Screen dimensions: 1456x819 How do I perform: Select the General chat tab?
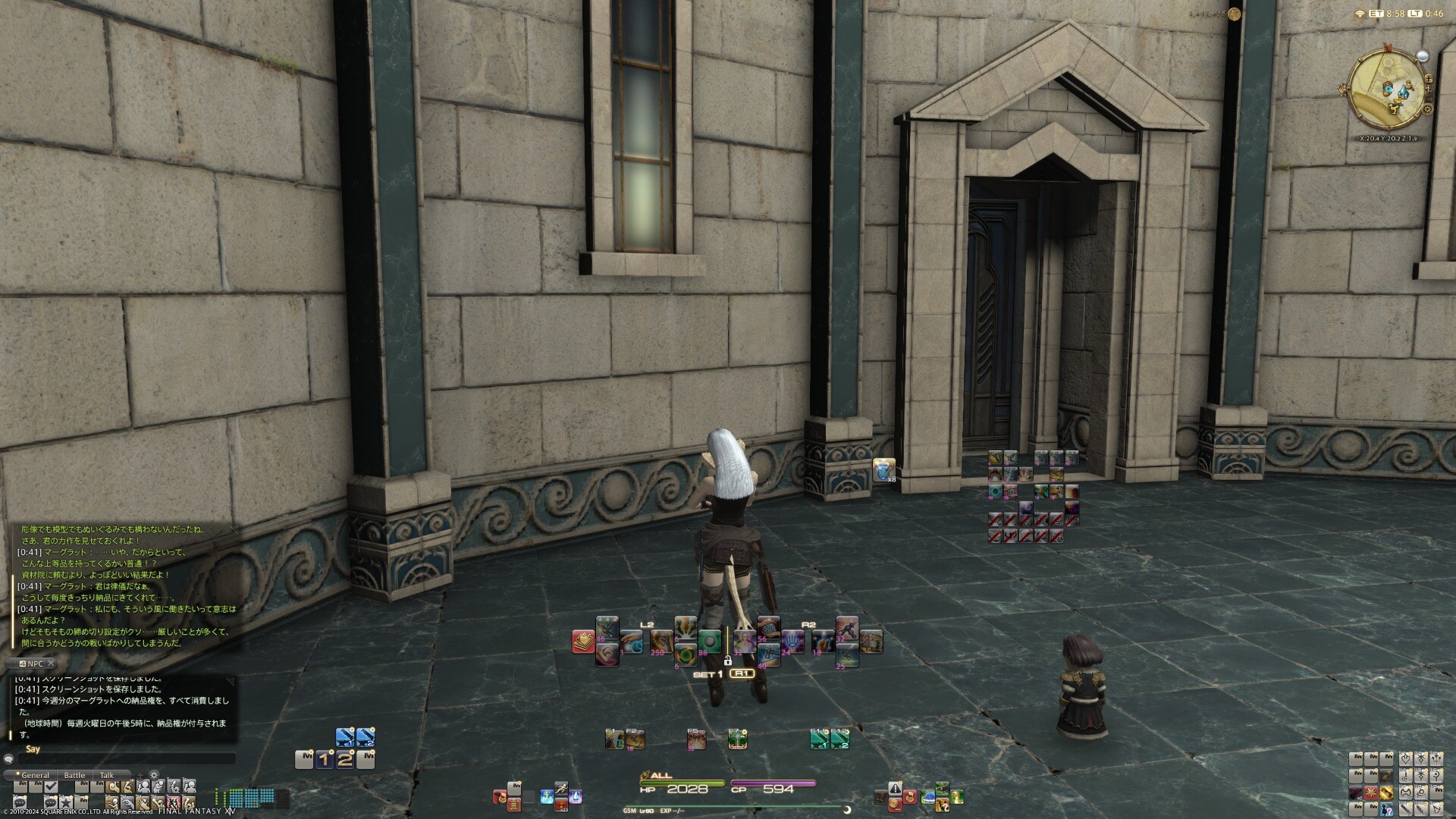35,775
